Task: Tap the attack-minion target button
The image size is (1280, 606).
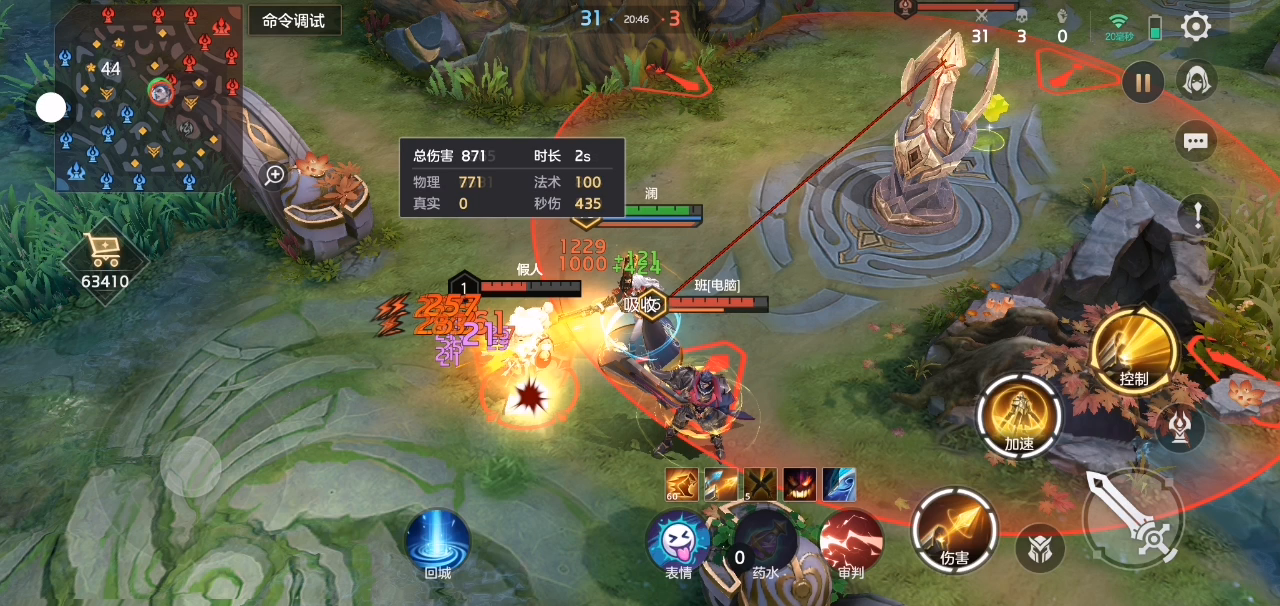Action: click(1040, 549)
